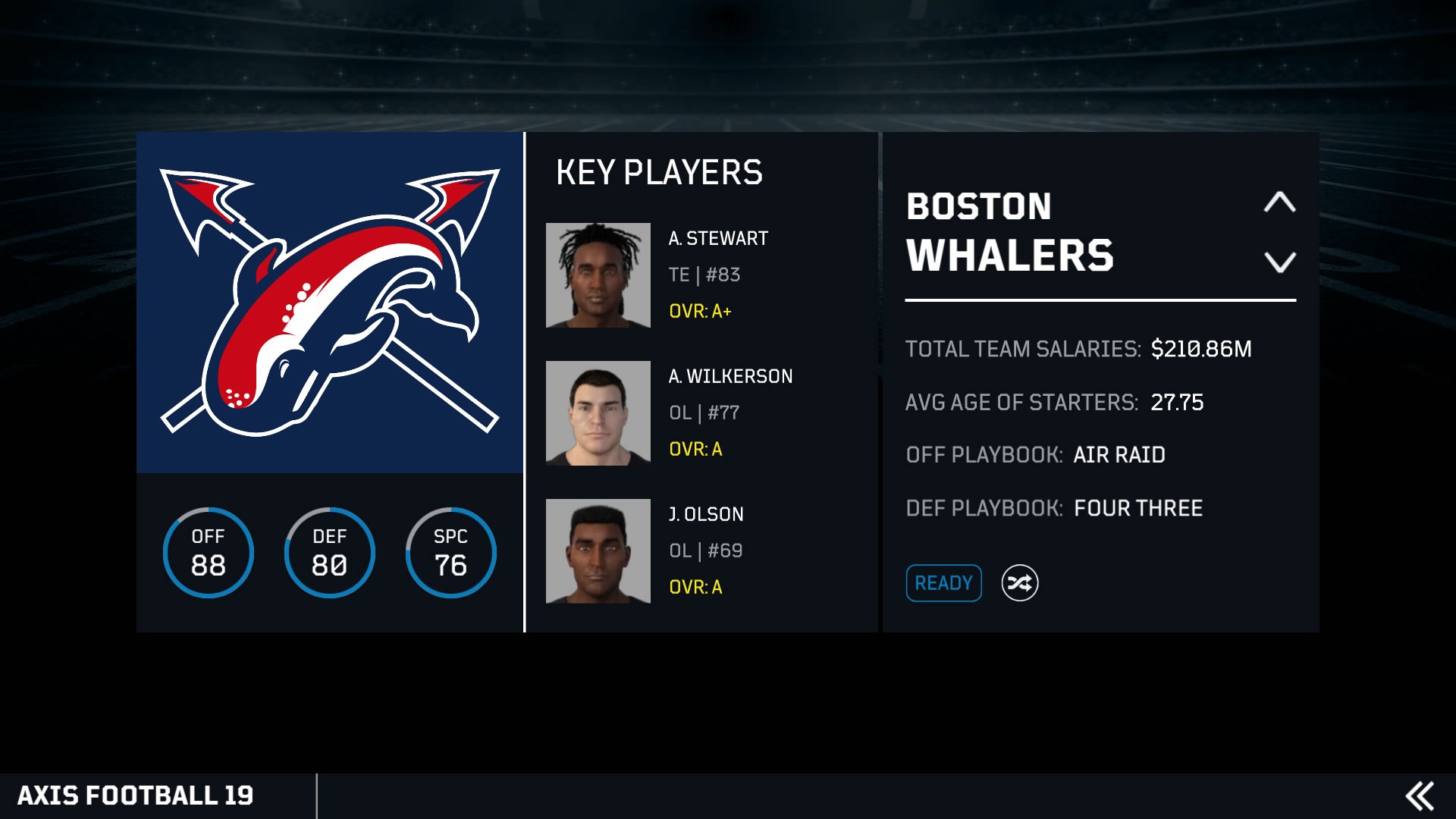The width and height of the screenshot is (1456, 819).
Task: Click the Boston Whalers team logo
Action: [330, 303]
